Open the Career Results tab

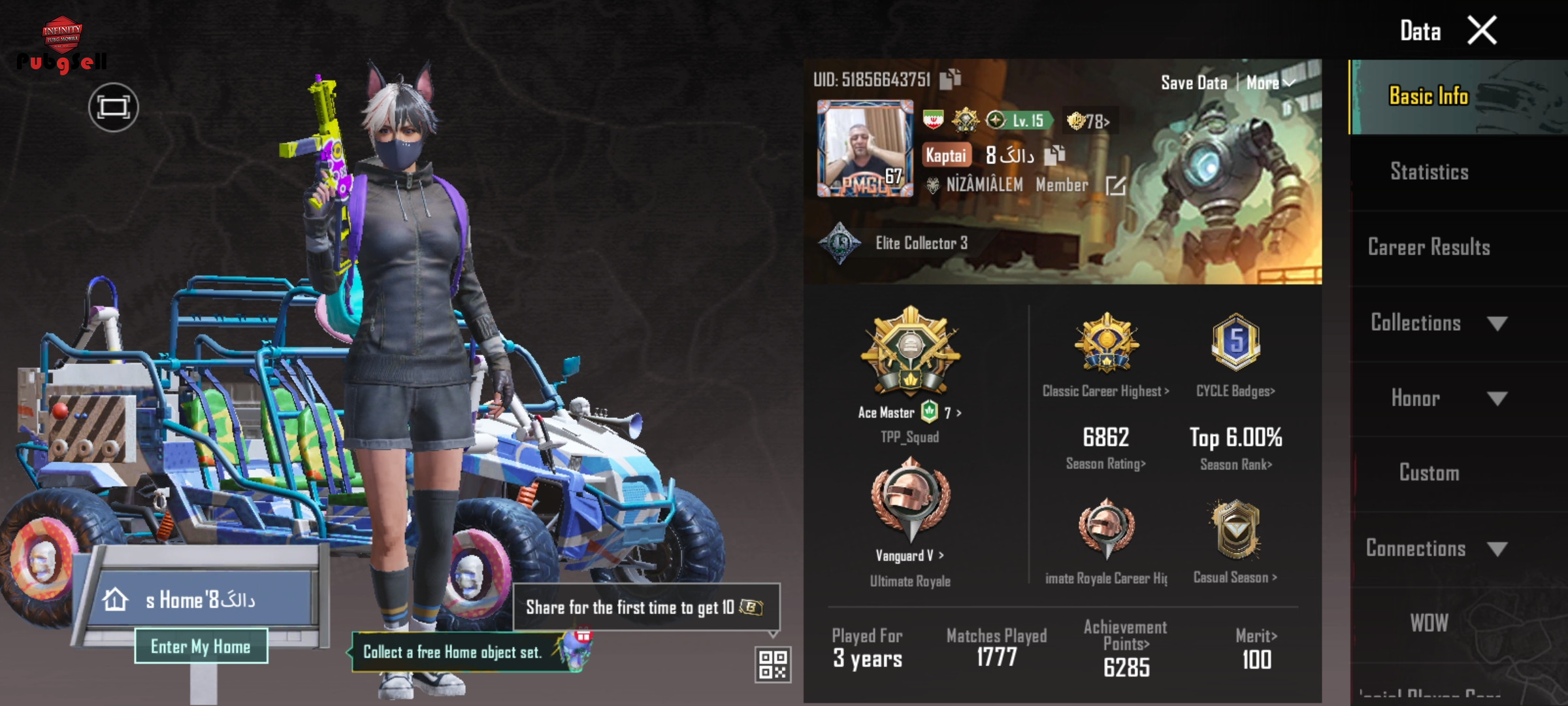1429,247
